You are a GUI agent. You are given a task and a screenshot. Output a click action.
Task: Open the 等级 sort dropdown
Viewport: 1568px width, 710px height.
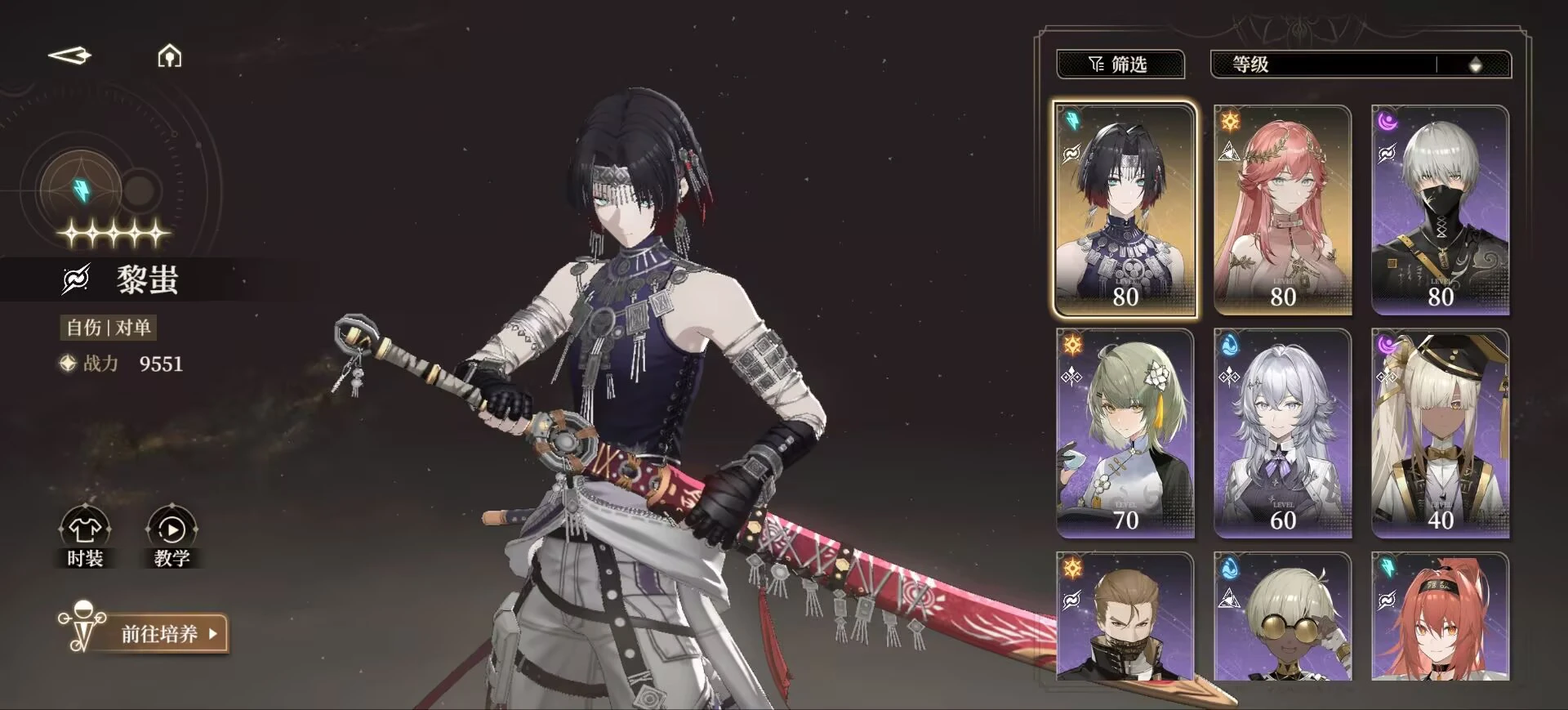(1323, 65)
